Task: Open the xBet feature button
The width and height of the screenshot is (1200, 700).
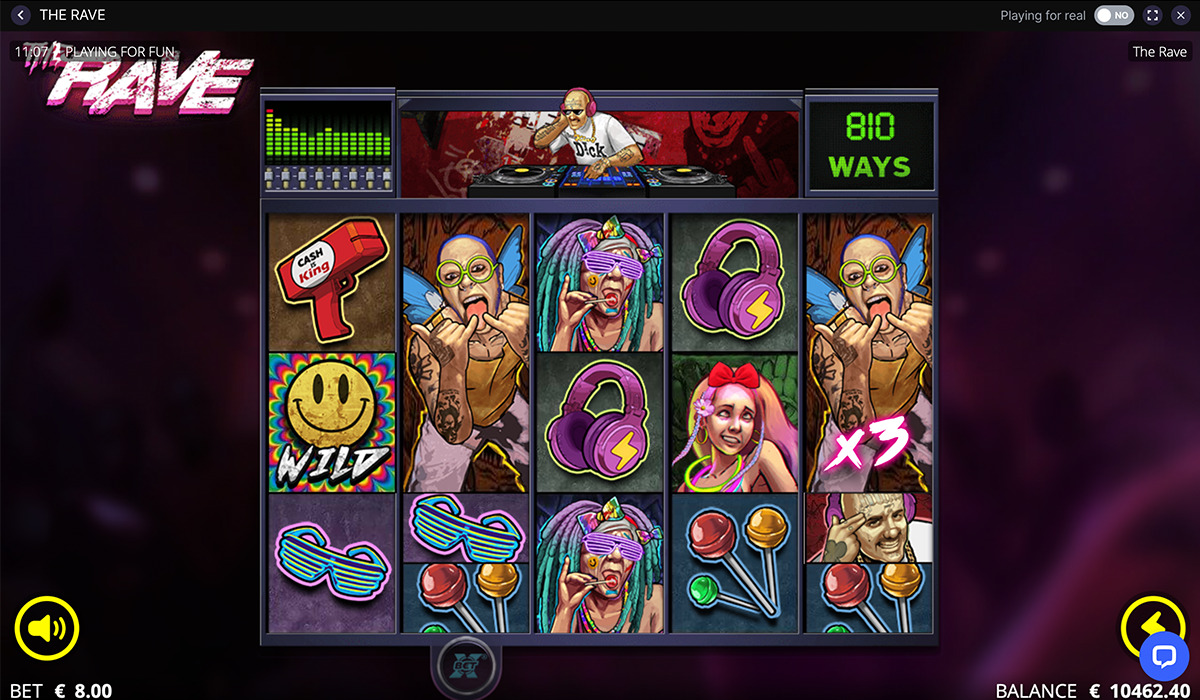Action: 461,666
